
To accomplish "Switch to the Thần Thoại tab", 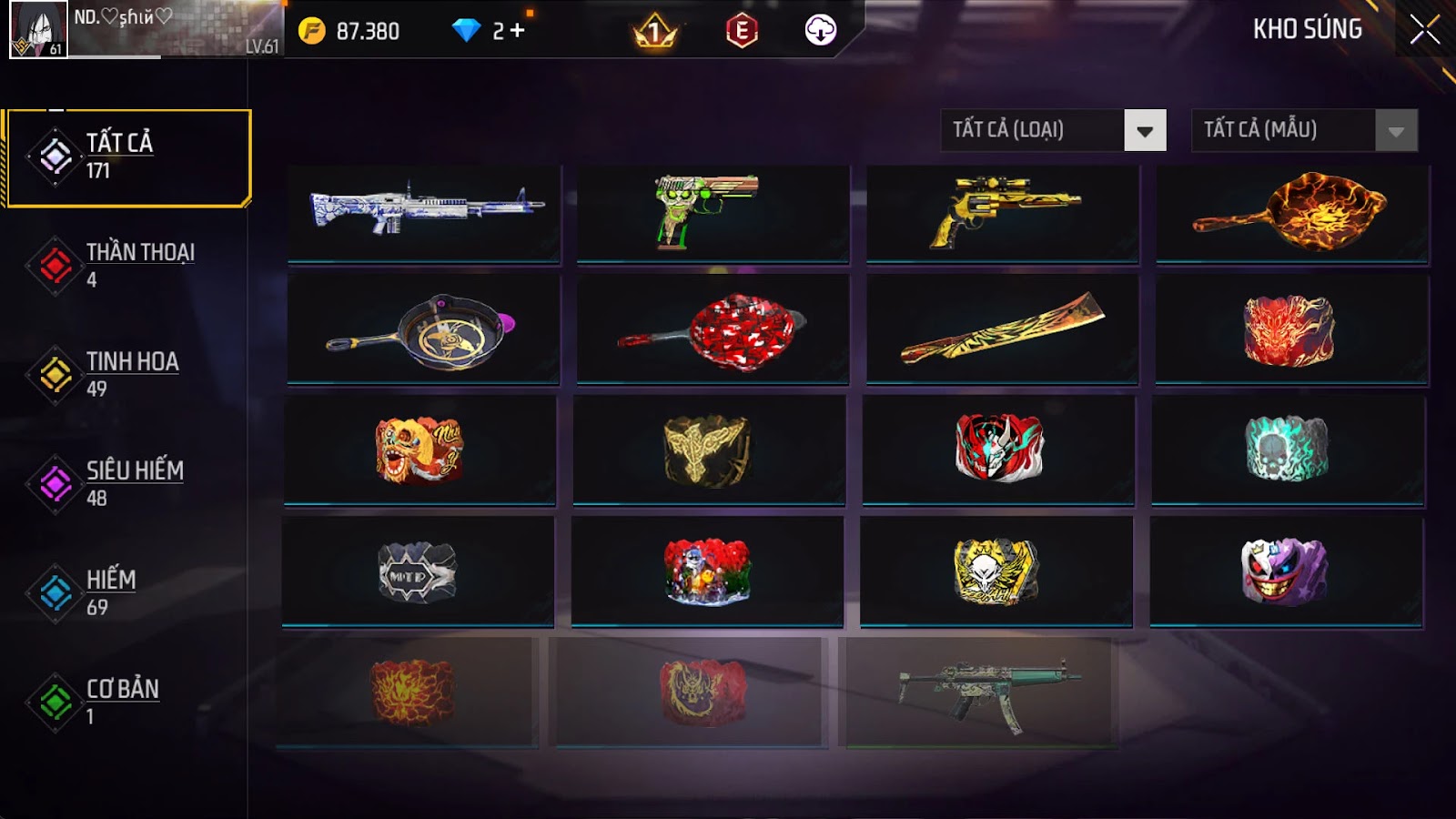I will 127,265.
